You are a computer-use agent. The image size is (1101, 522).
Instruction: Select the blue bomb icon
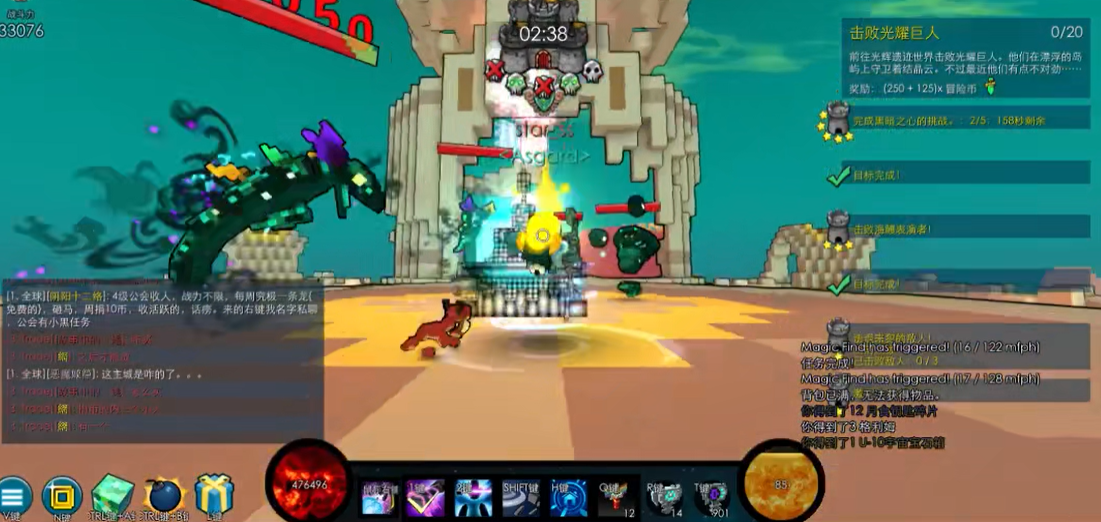click(163, 495)
